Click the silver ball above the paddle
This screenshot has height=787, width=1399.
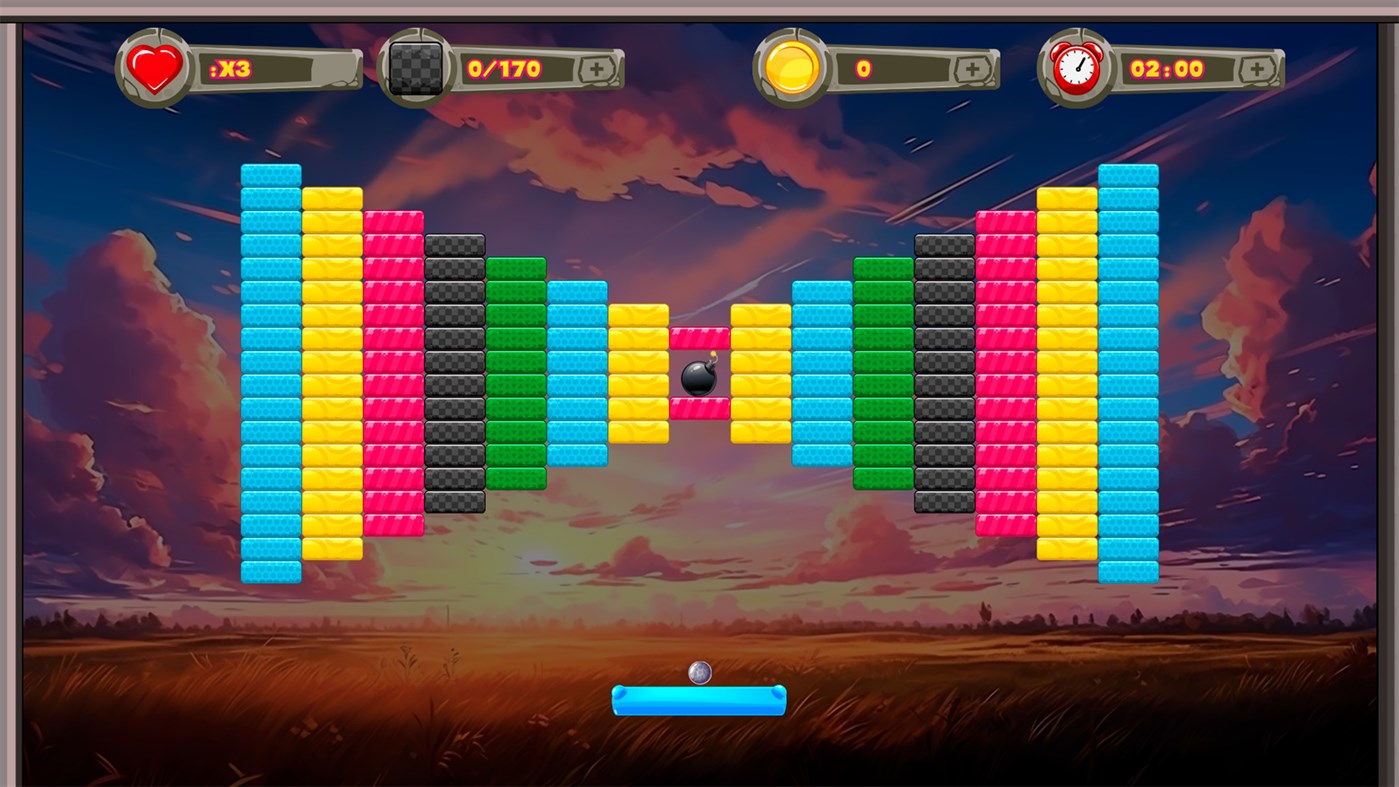pos(700,672)
